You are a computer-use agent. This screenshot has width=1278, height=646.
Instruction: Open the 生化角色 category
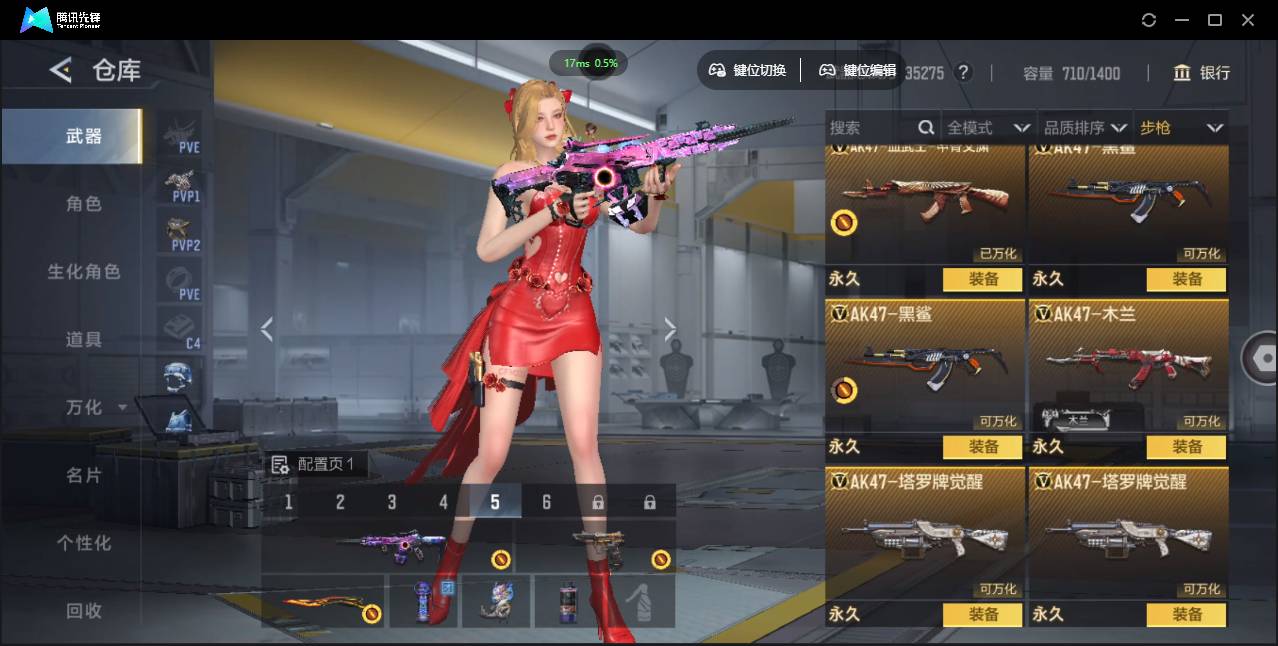coord(84,272)
